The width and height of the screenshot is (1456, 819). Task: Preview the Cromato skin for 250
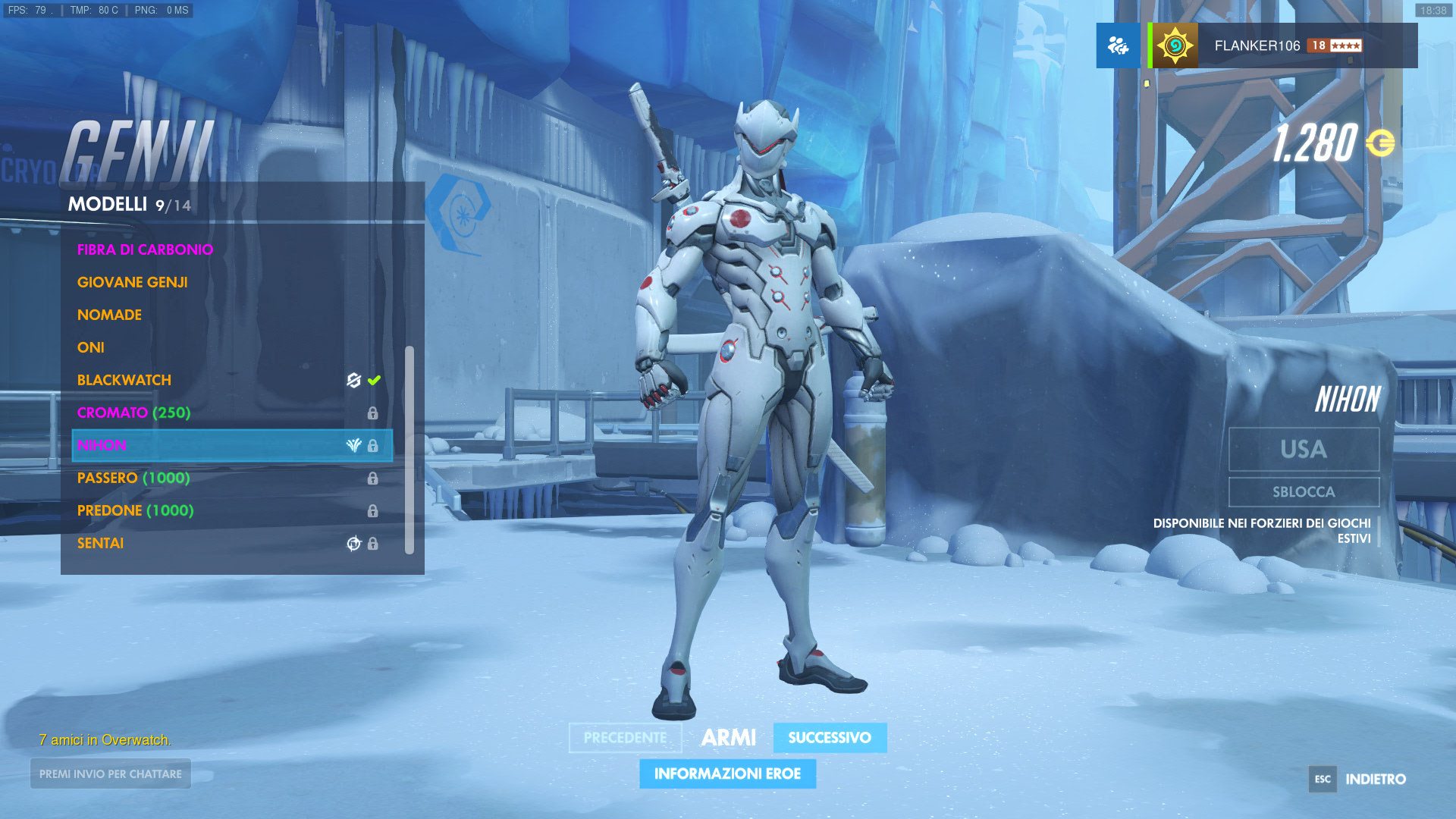pos(133,413)
